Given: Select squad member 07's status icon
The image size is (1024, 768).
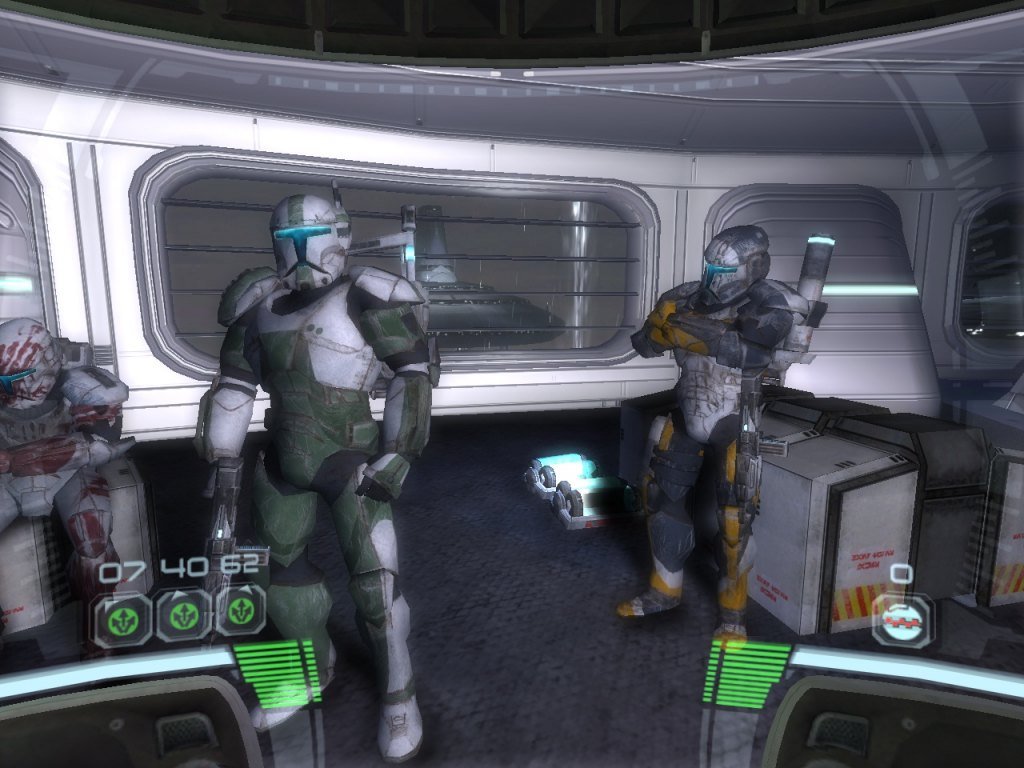Looking at the screenshot, I should coord(123,616).
